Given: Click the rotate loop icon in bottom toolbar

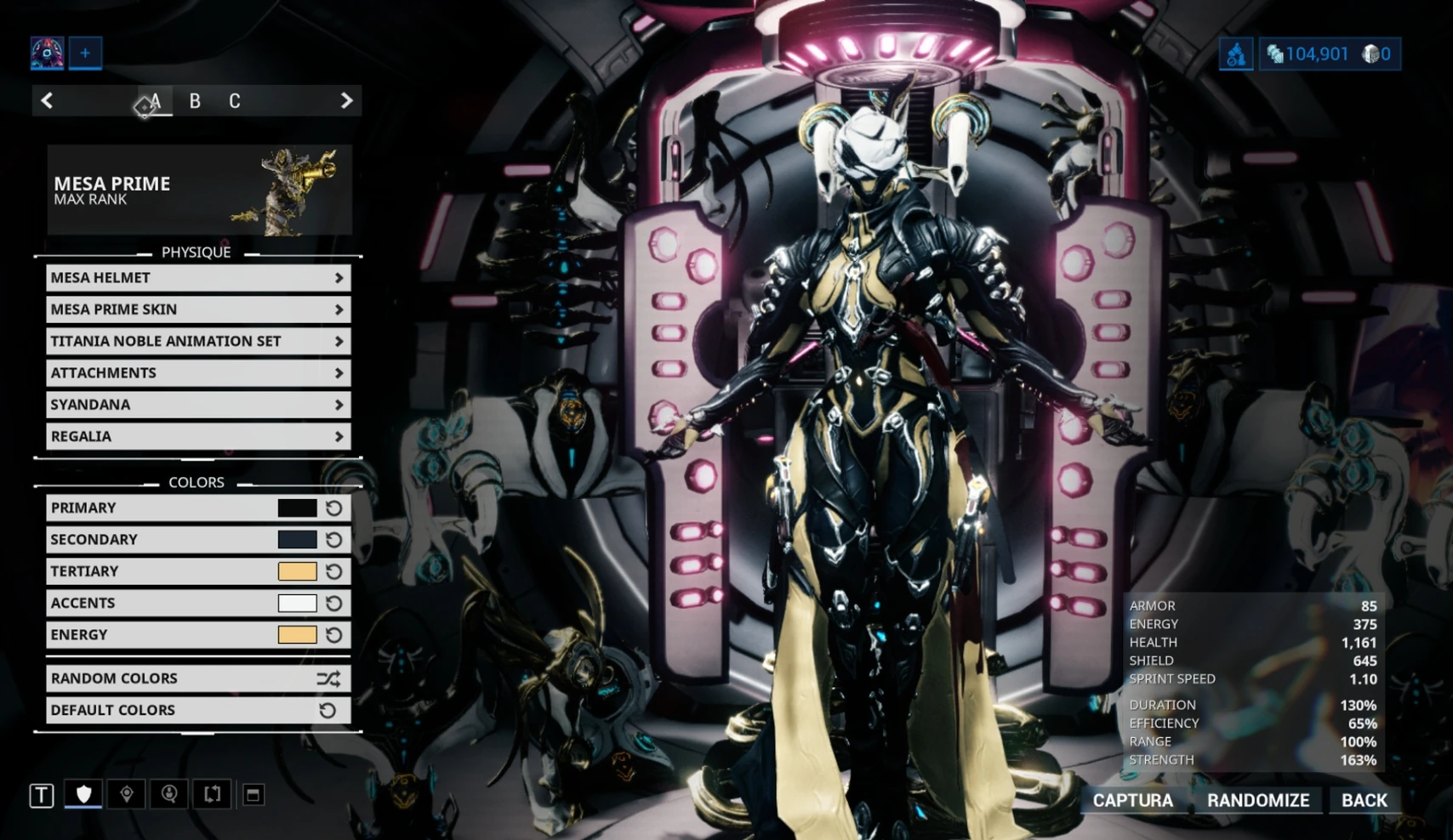Looking at the screenshot, I should (x=212, y=794).
